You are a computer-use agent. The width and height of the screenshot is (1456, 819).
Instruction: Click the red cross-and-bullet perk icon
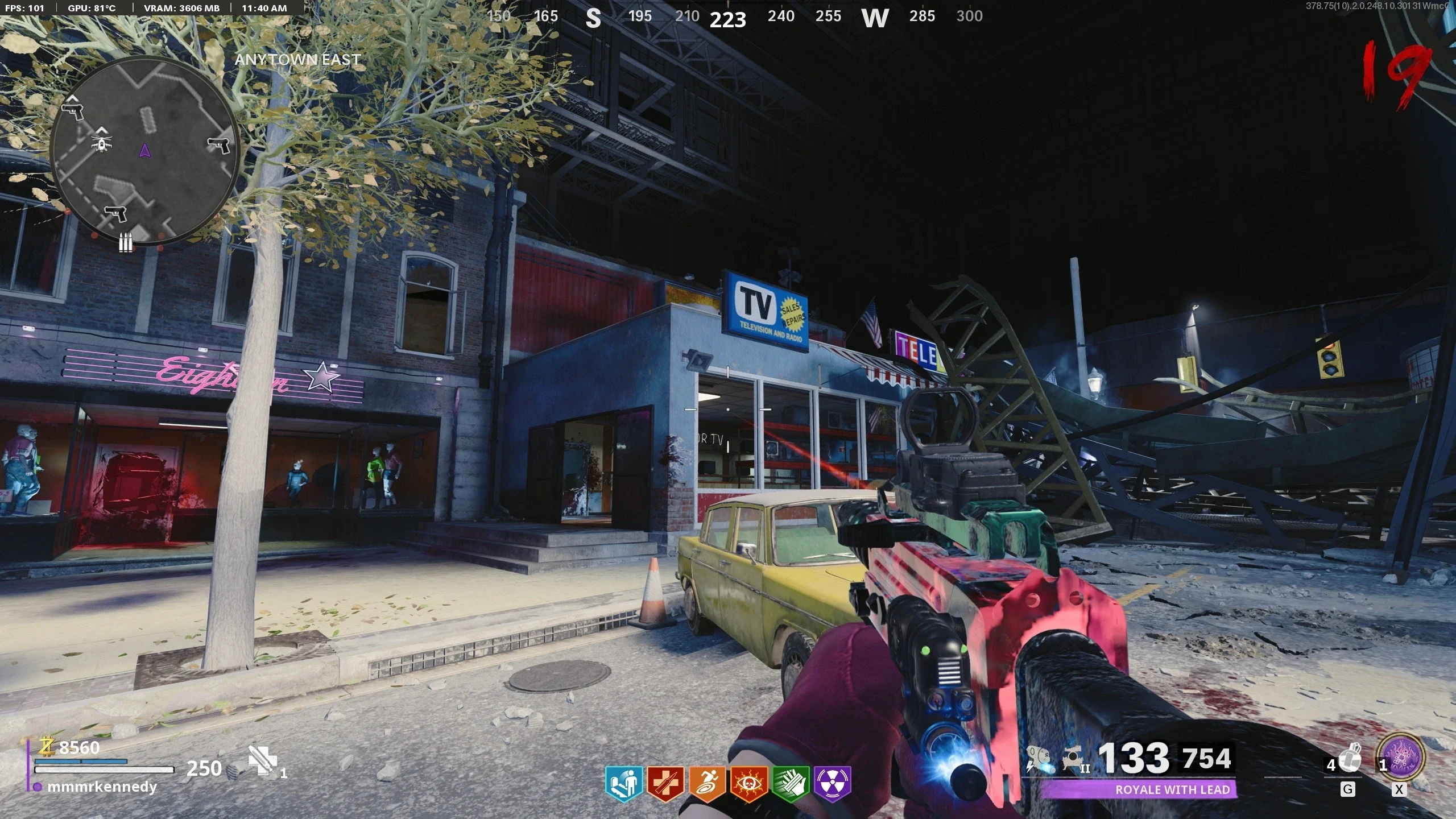(x=665, y=784)
